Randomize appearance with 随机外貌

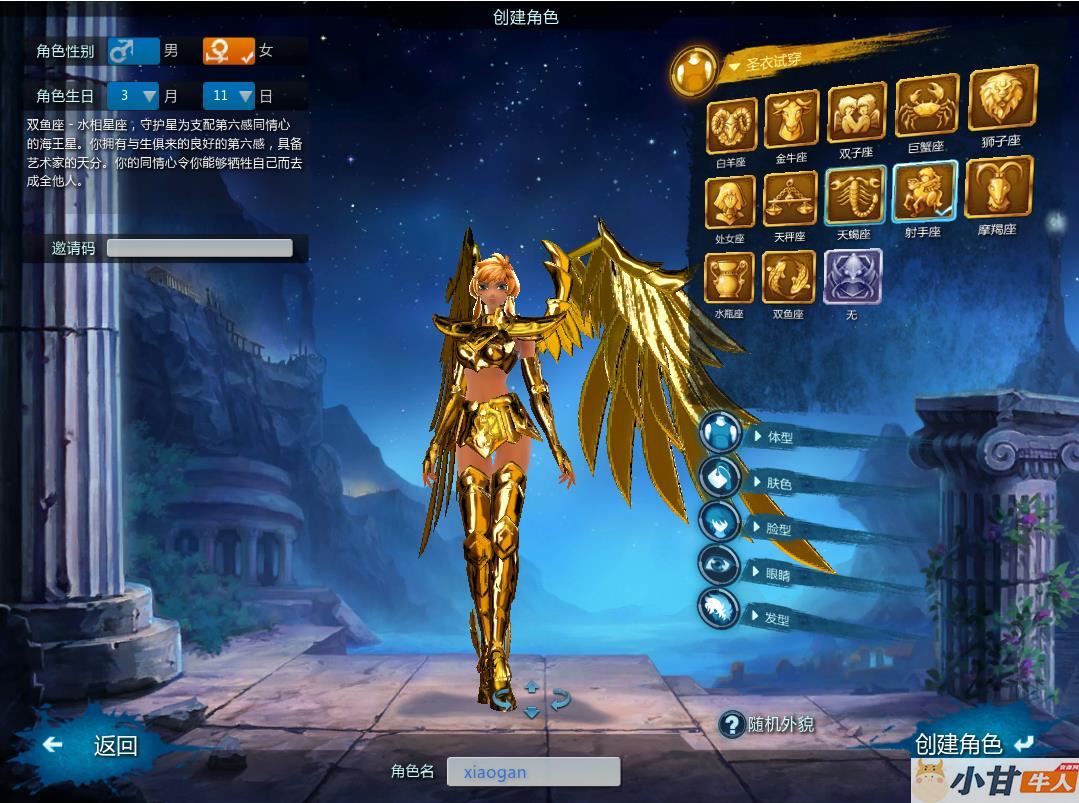click(768, 724)
